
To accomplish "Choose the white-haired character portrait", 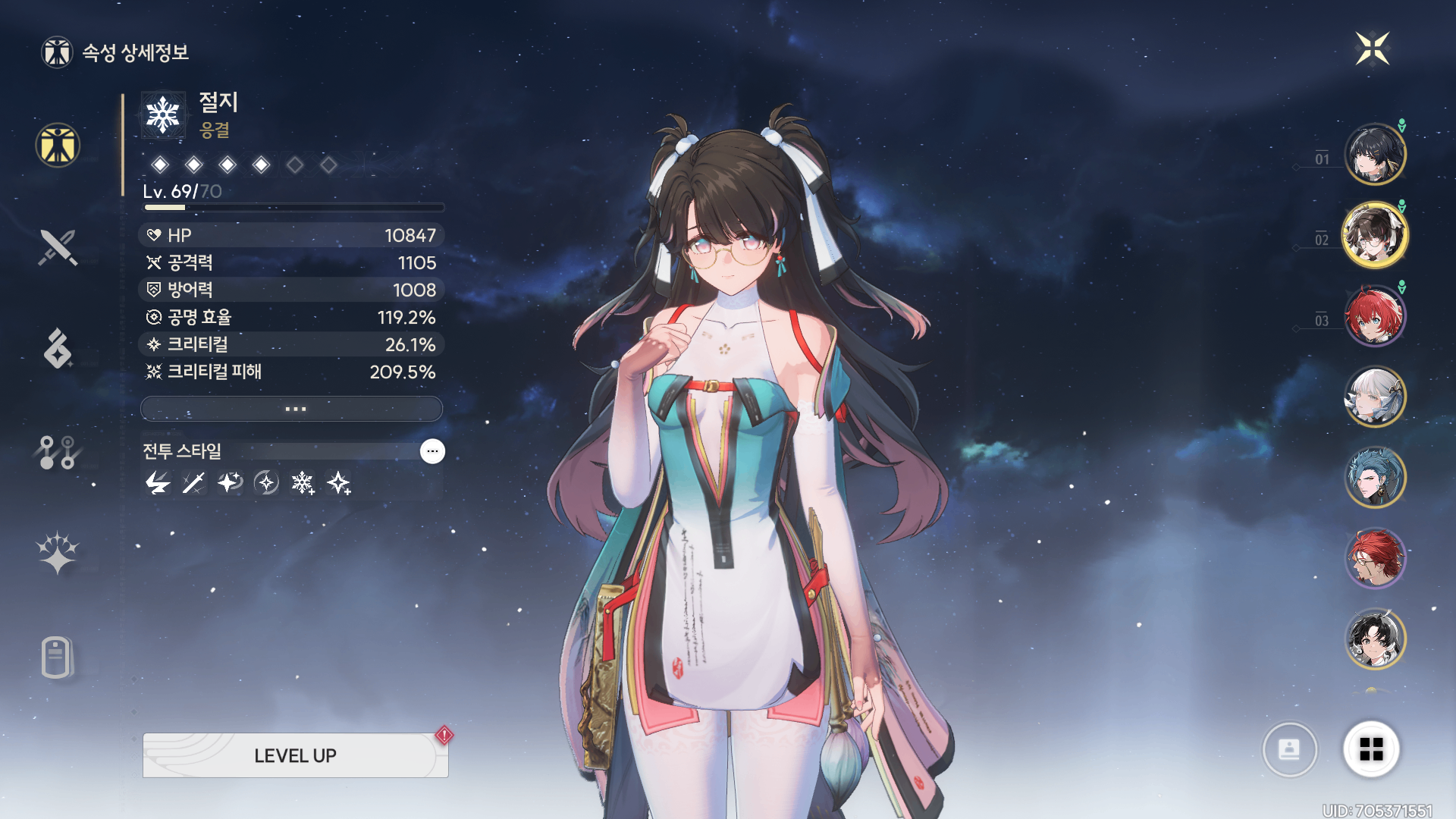I will [x=1374, y=397].
